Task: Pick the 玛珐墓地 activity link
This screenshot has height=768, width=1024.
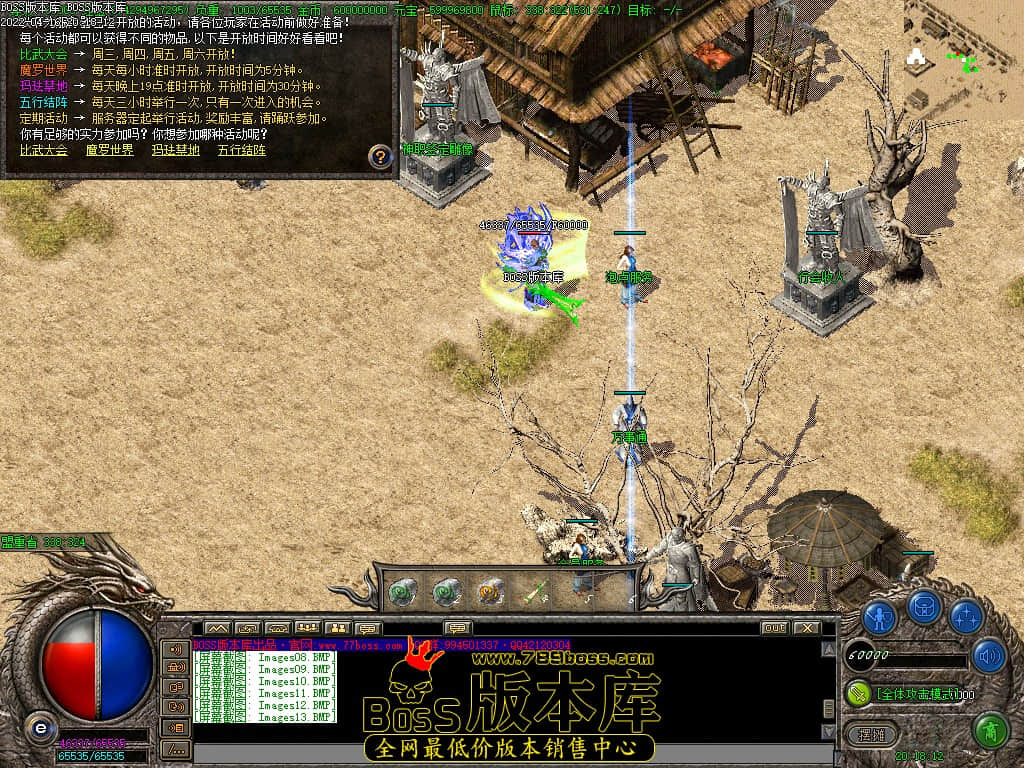Action: click(x=175, y=150)
